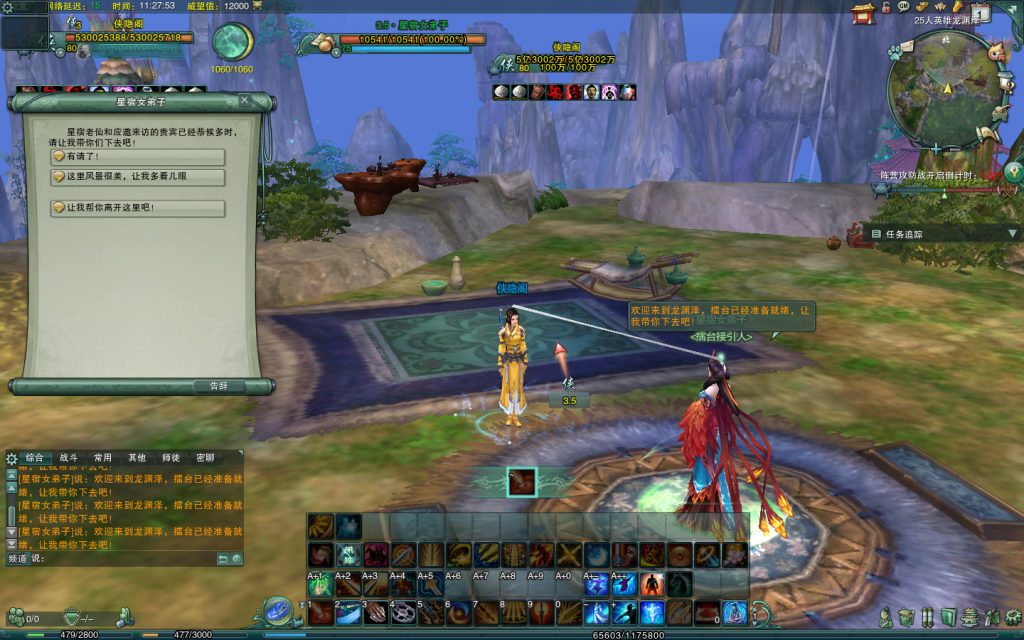Select the 密聊 whisper chat tab

click(x=204, y=457)
